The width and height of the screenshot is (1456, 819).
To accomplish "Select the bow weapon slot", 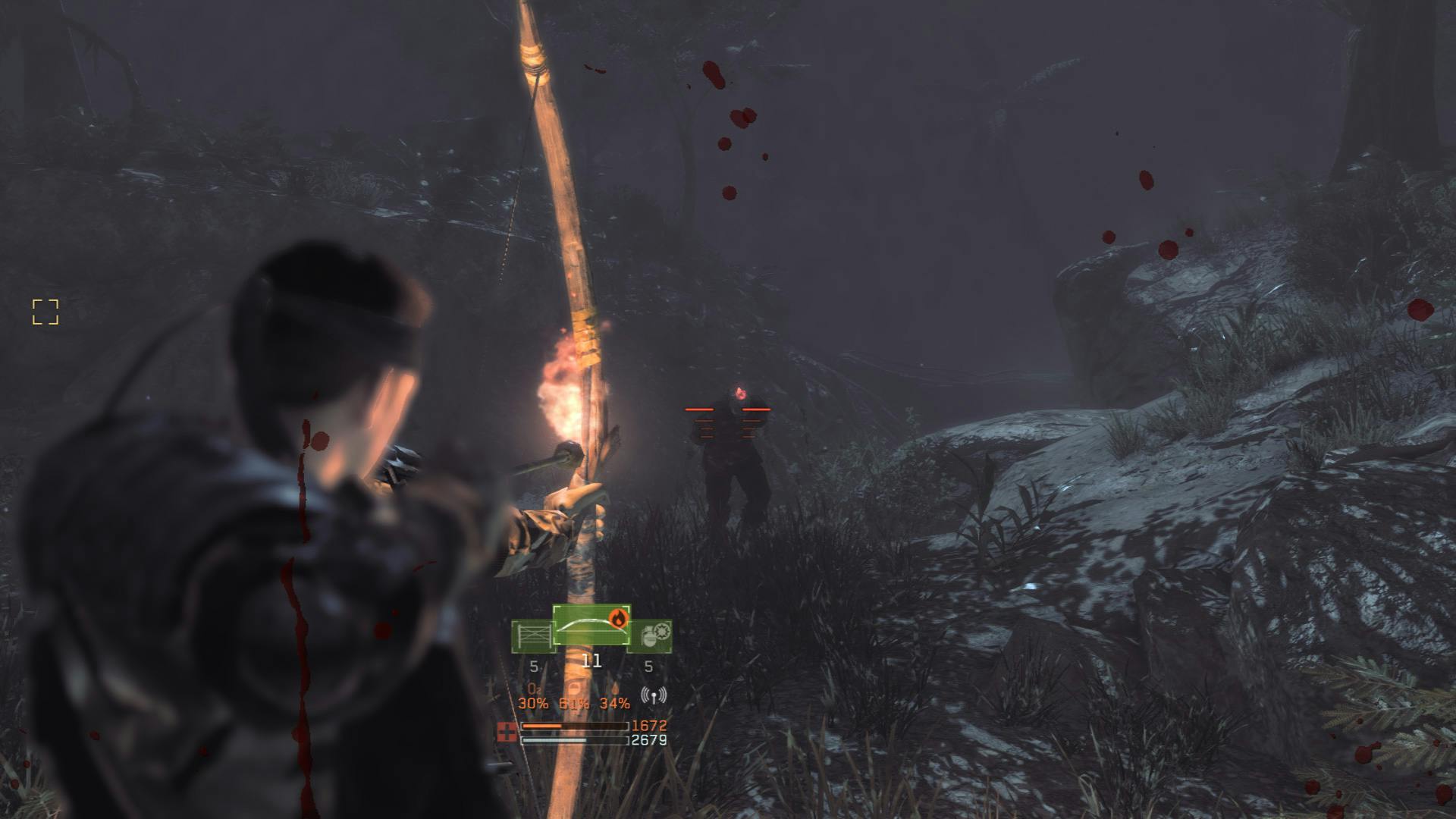I will tap(590, 626).
